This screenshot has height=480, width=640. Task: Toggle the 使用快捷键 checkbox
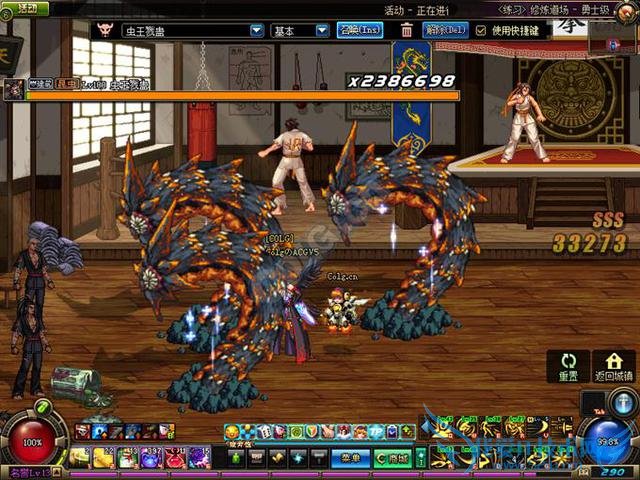[482, 31]
